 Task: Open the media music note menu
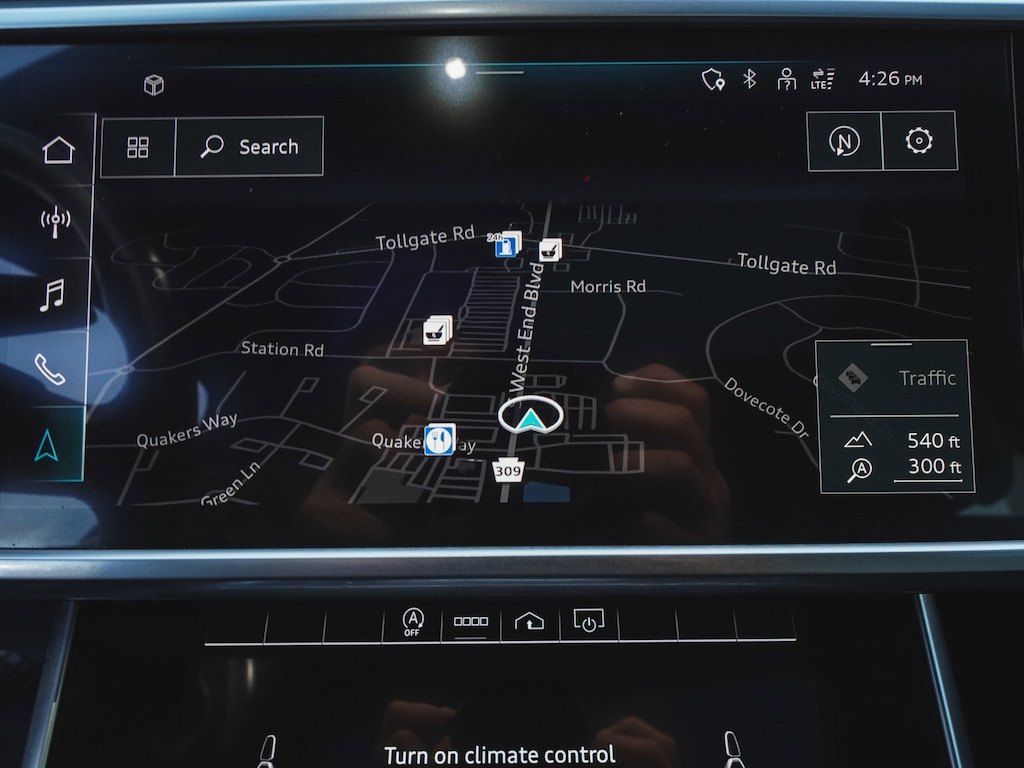pyautogui.click(x=52, y=295)
